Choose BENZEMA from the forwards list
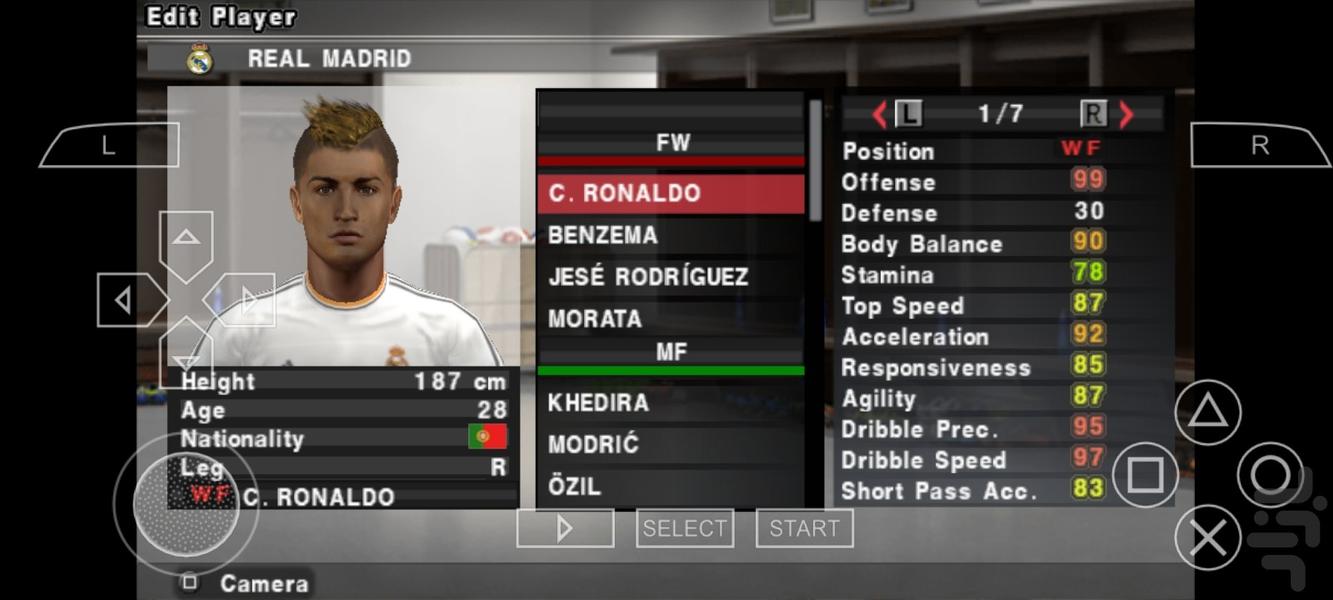 [670, 236]
